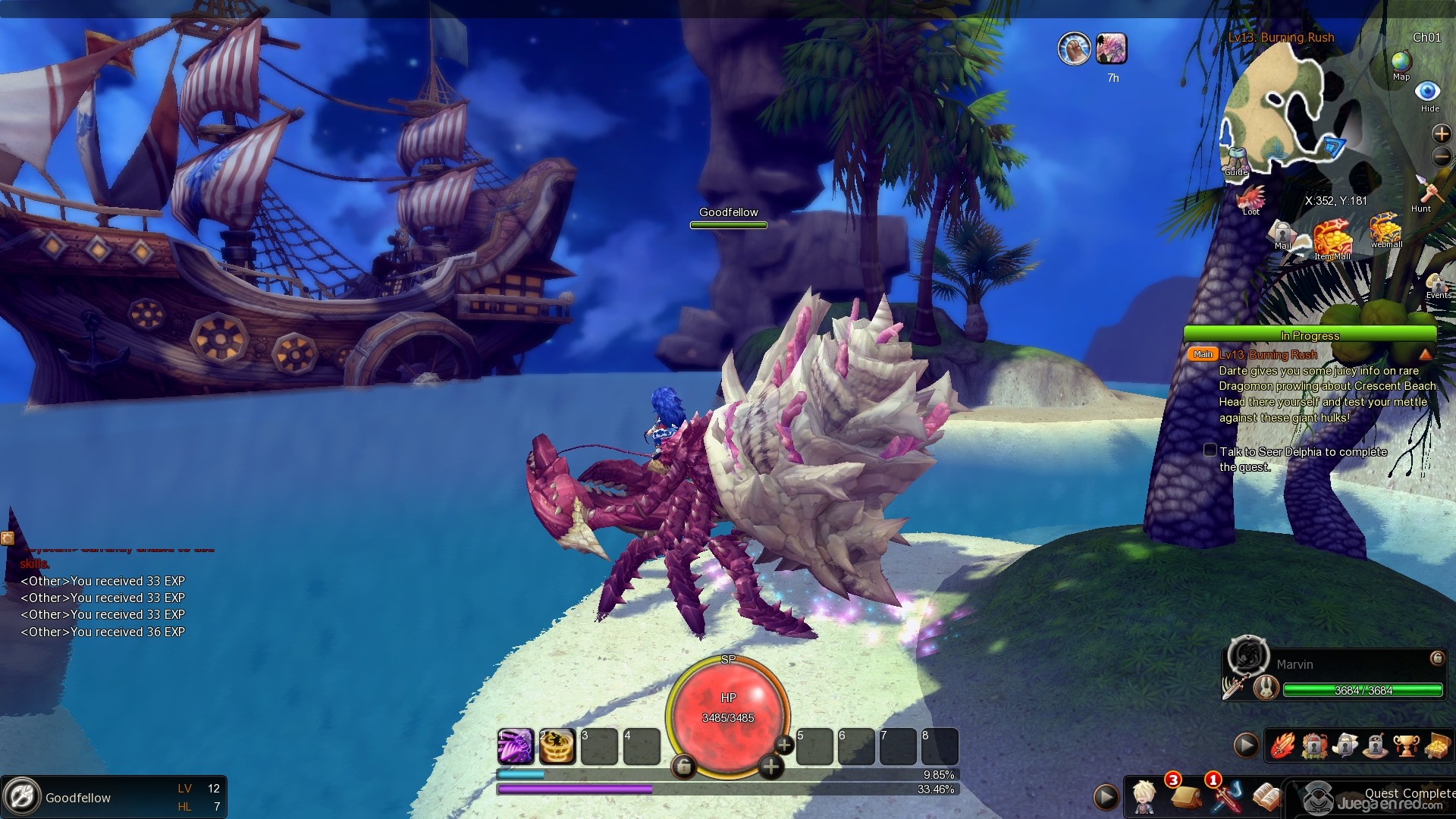The image size is (1456, 819).
Task: Select the fist buff icon
Action: coord(1074,49)
